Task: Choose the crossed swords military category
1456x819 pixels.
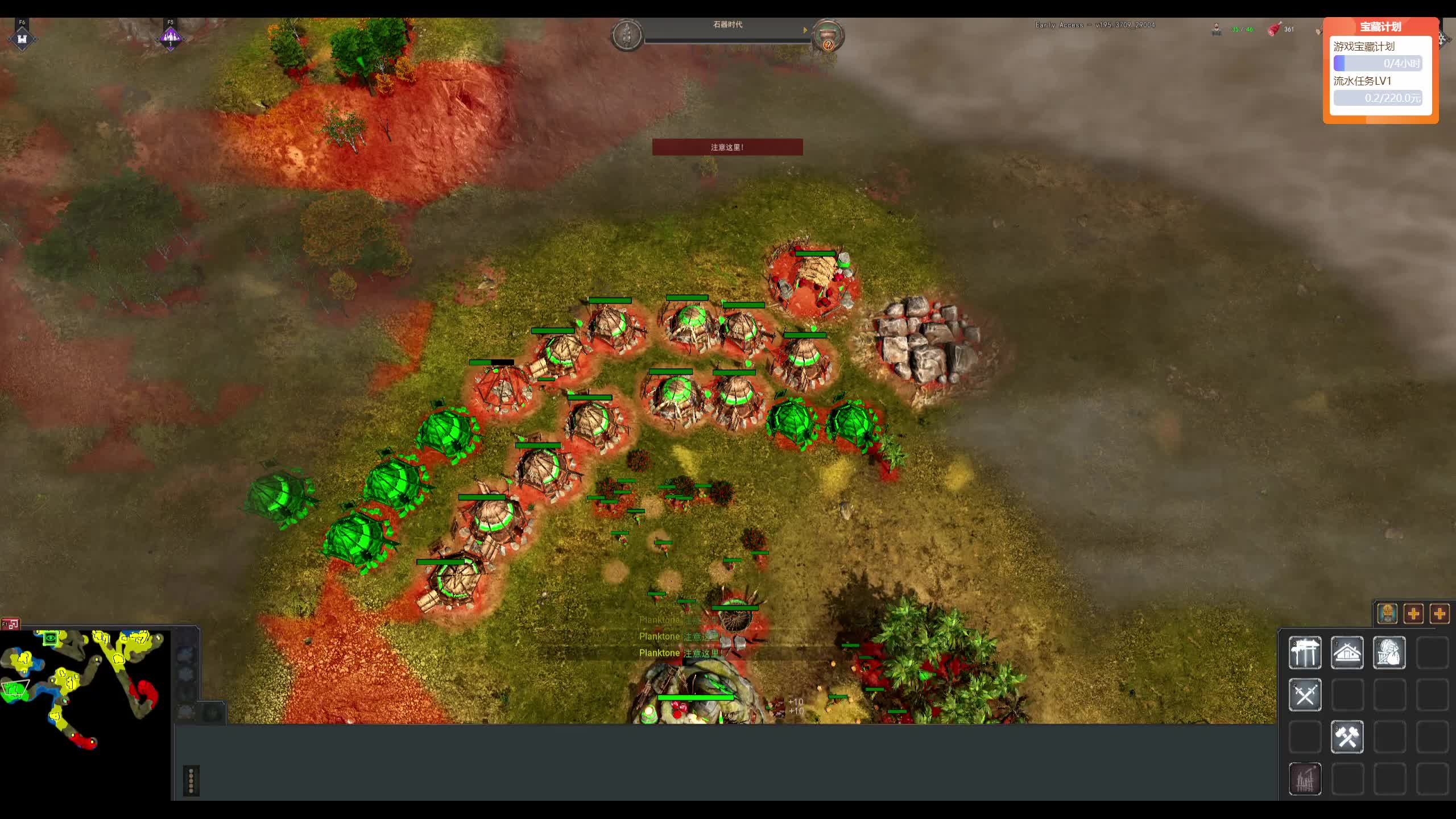Action: point(1305,695)
